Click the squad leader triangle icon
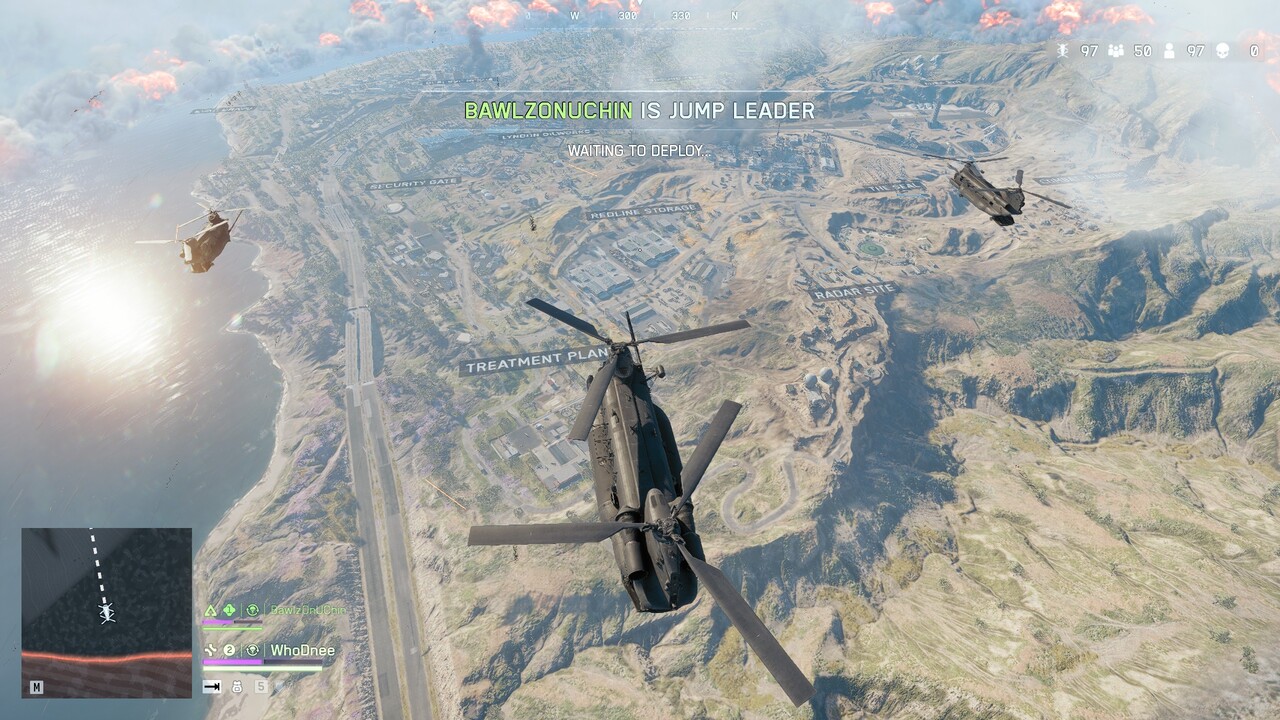 [211, 611]
